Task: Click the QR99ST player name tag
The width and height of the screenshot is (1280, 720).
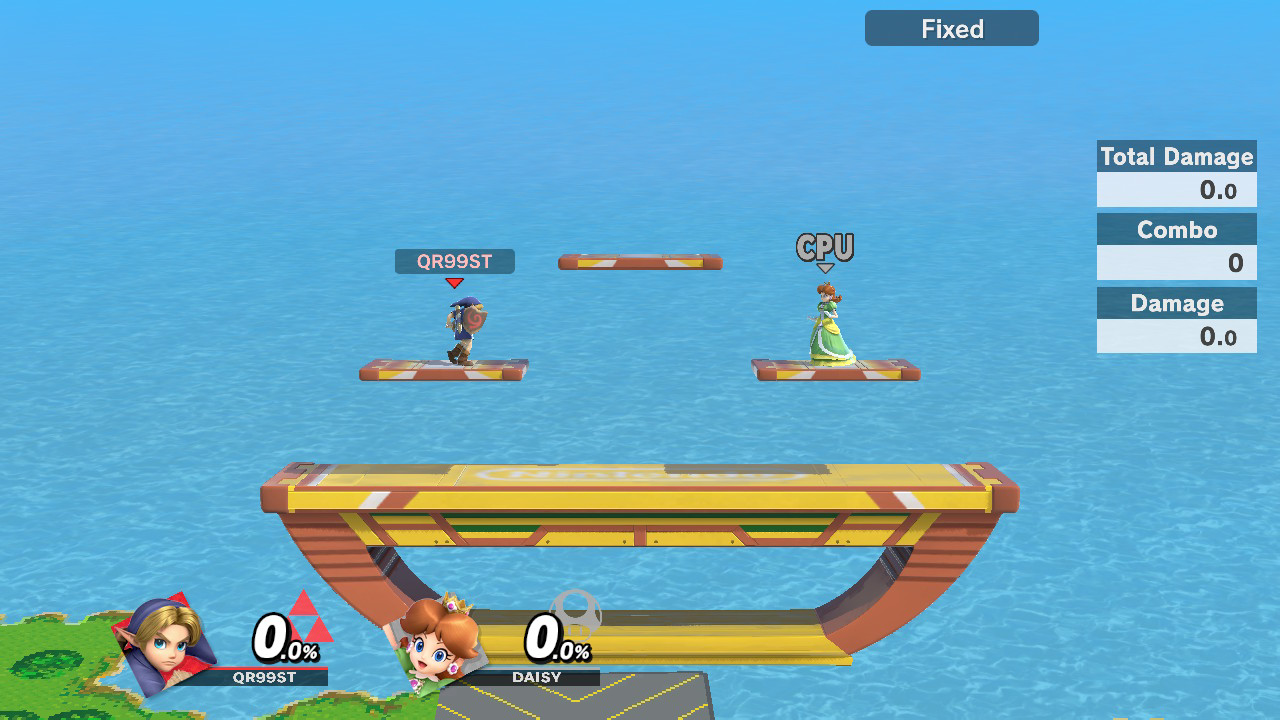Action: (455, 262)
